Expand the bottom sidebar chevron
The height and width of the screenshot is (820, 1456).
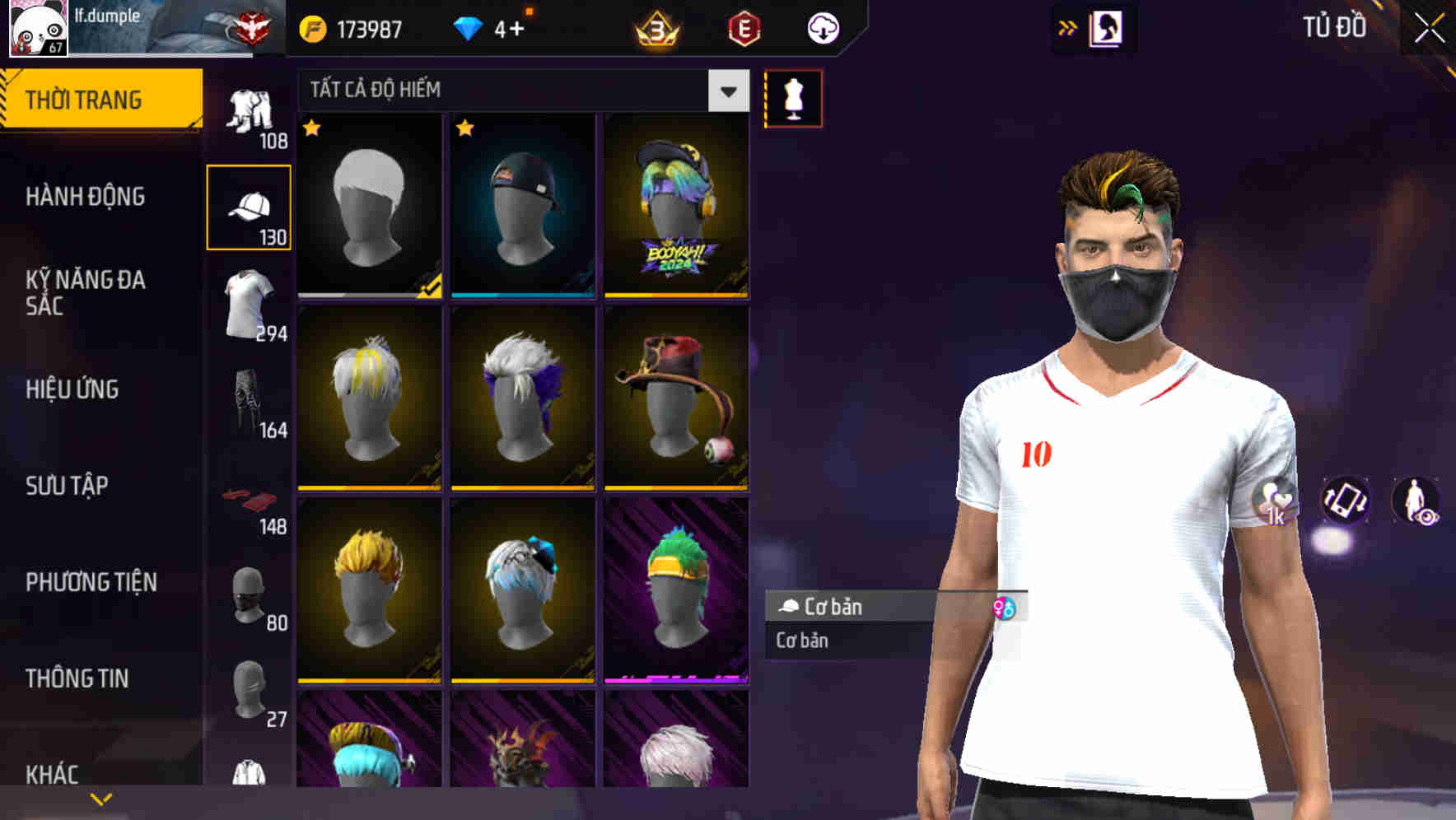pyautogui.click(x=100, y=798)
